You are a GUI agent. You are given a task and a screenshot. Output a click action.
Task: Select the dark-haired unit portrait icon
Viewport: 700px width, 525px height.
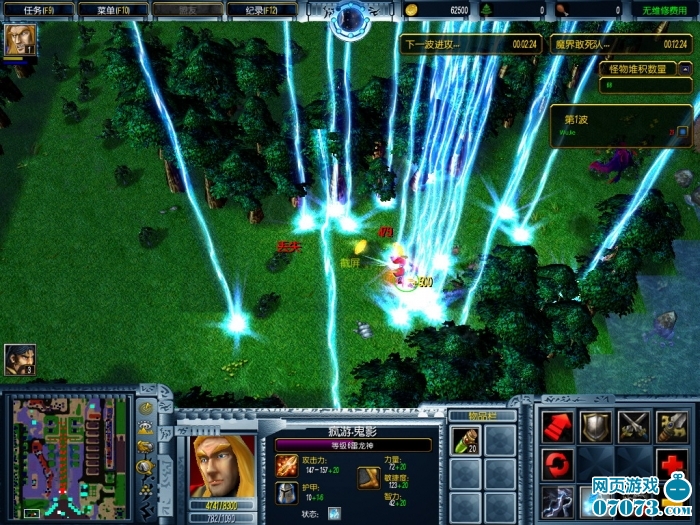[18, 359]
